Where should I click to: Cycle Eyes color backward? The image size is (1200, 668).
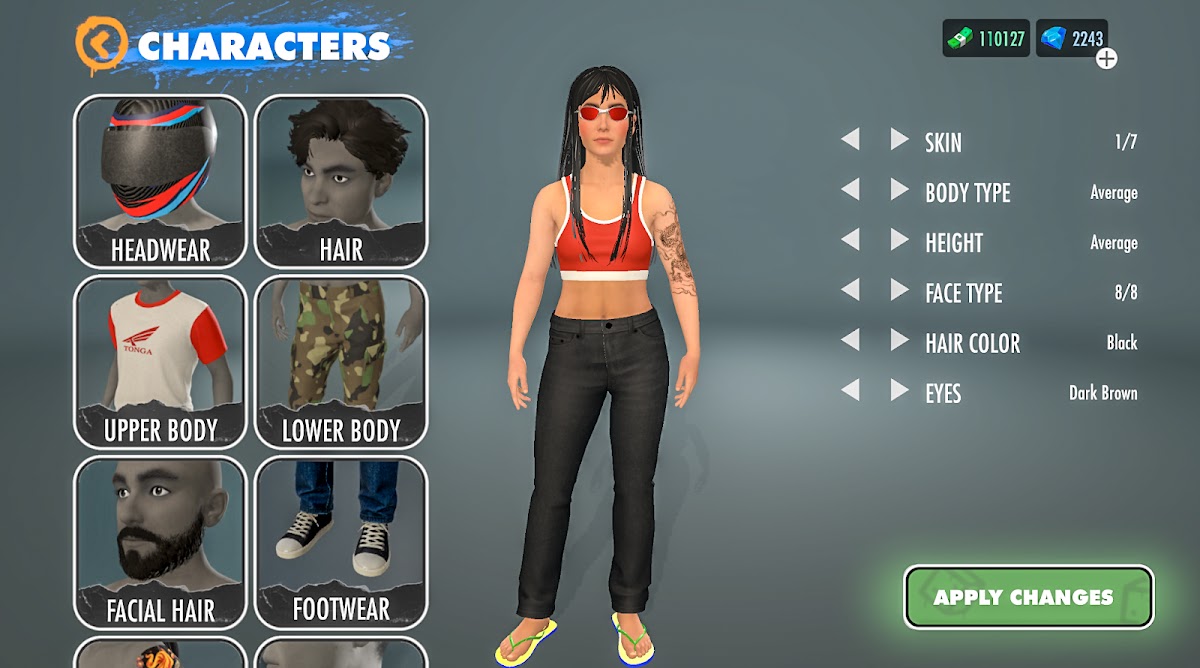850,390
